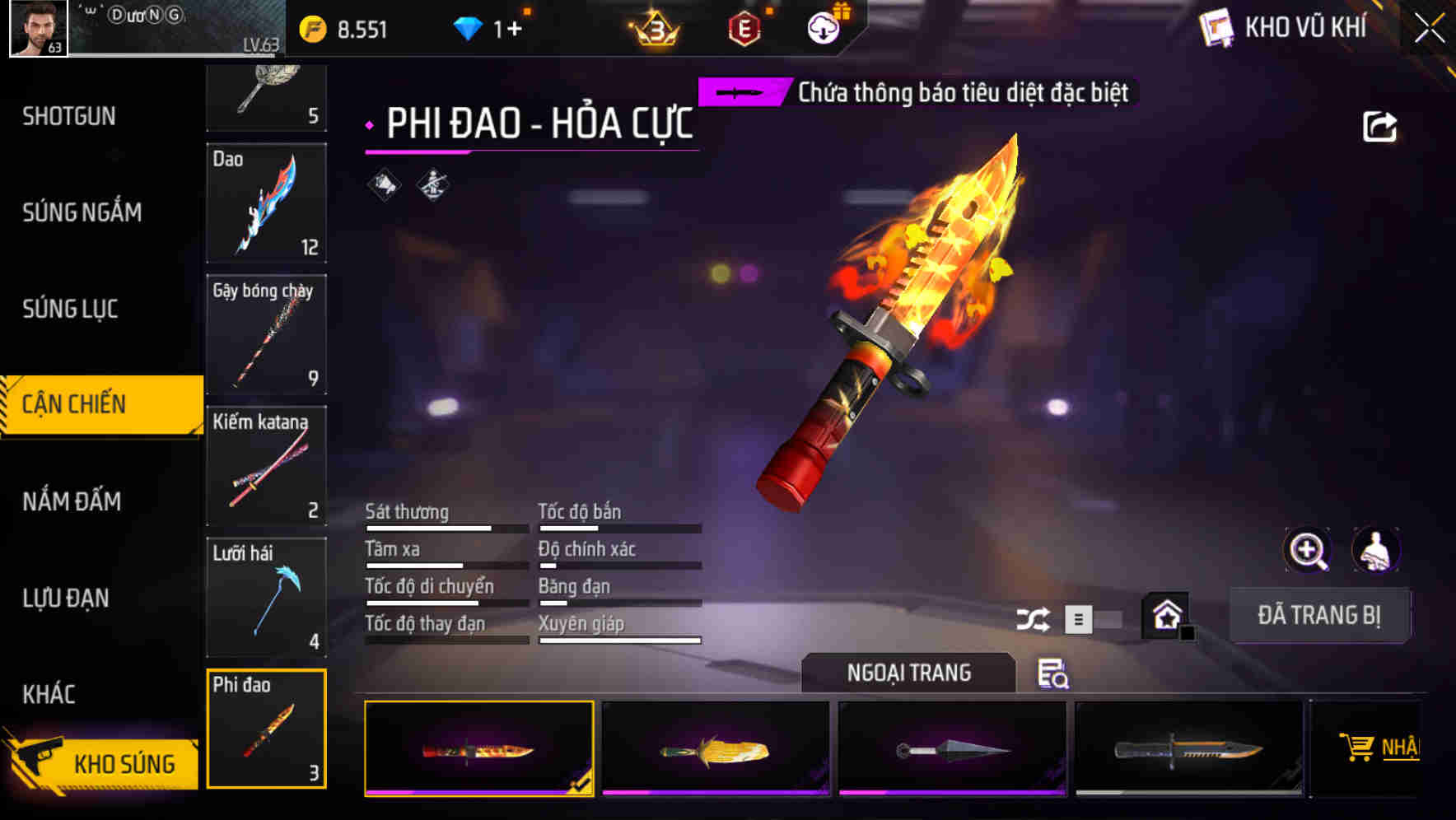The image size is (1456, 820).
Task: Open the weapon guide book icon near Kho Vũ Khí
Action: pos(1215,26)
